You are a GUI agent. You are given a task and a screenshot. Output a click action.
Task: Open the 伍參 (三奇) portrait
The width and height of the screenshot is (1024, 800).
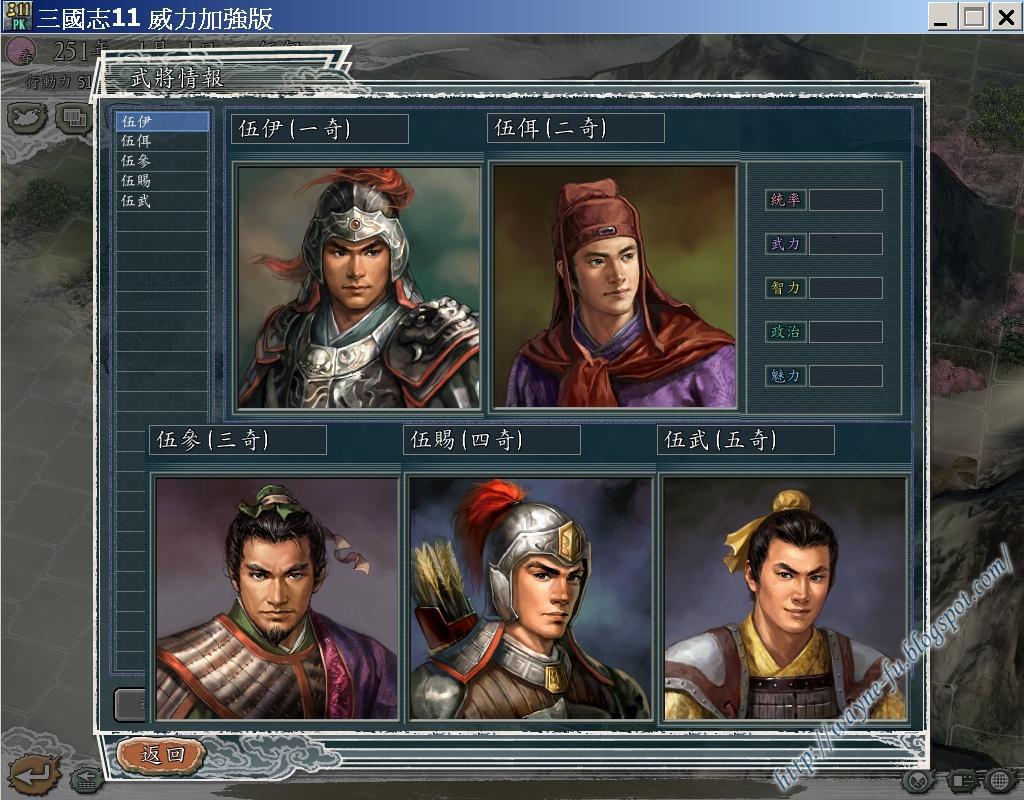[x=276, y=597]
